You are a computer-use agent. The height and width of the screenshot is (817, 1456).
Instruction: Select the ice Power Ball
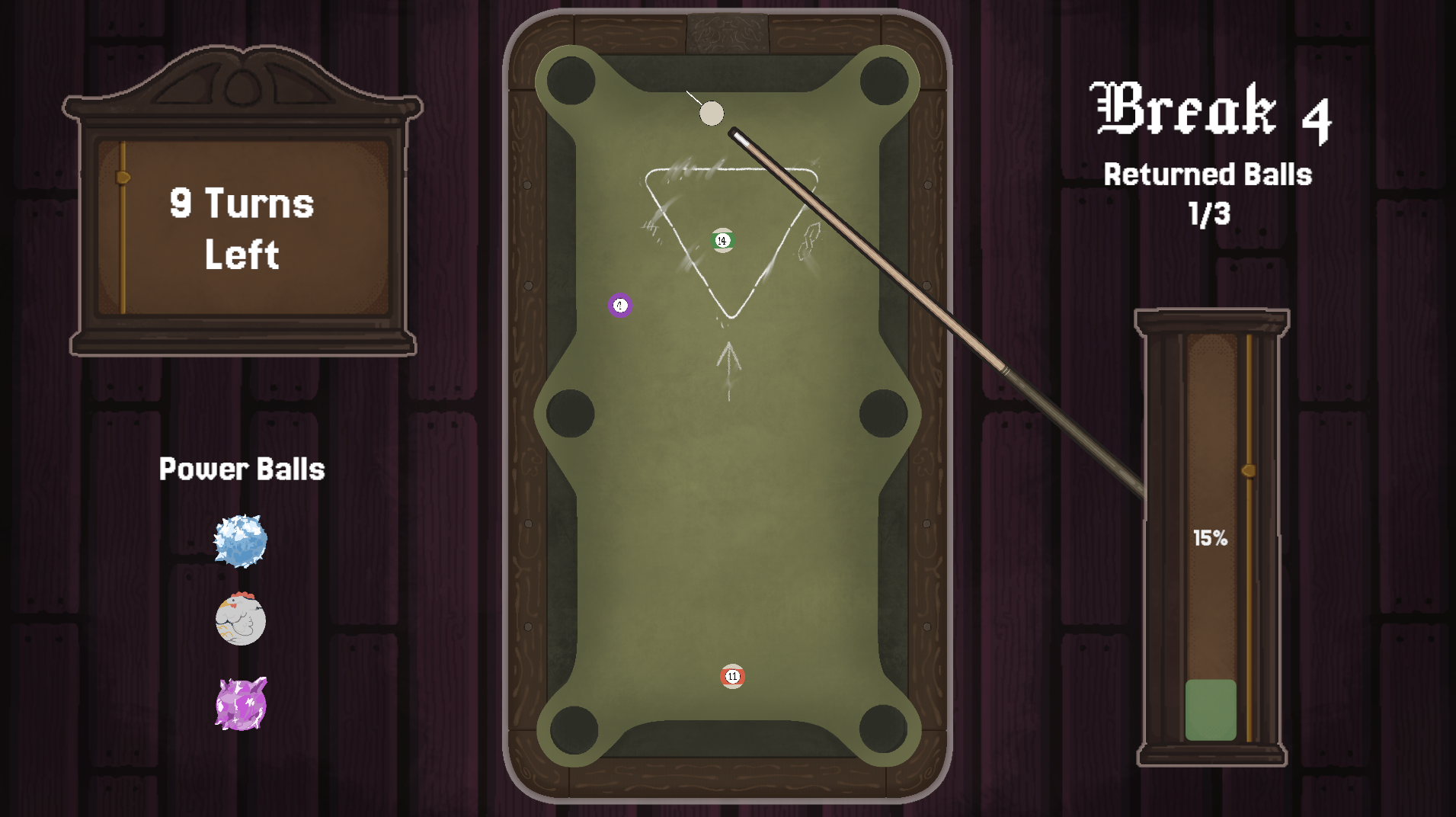pyautogui.click(x=241, y=541)
